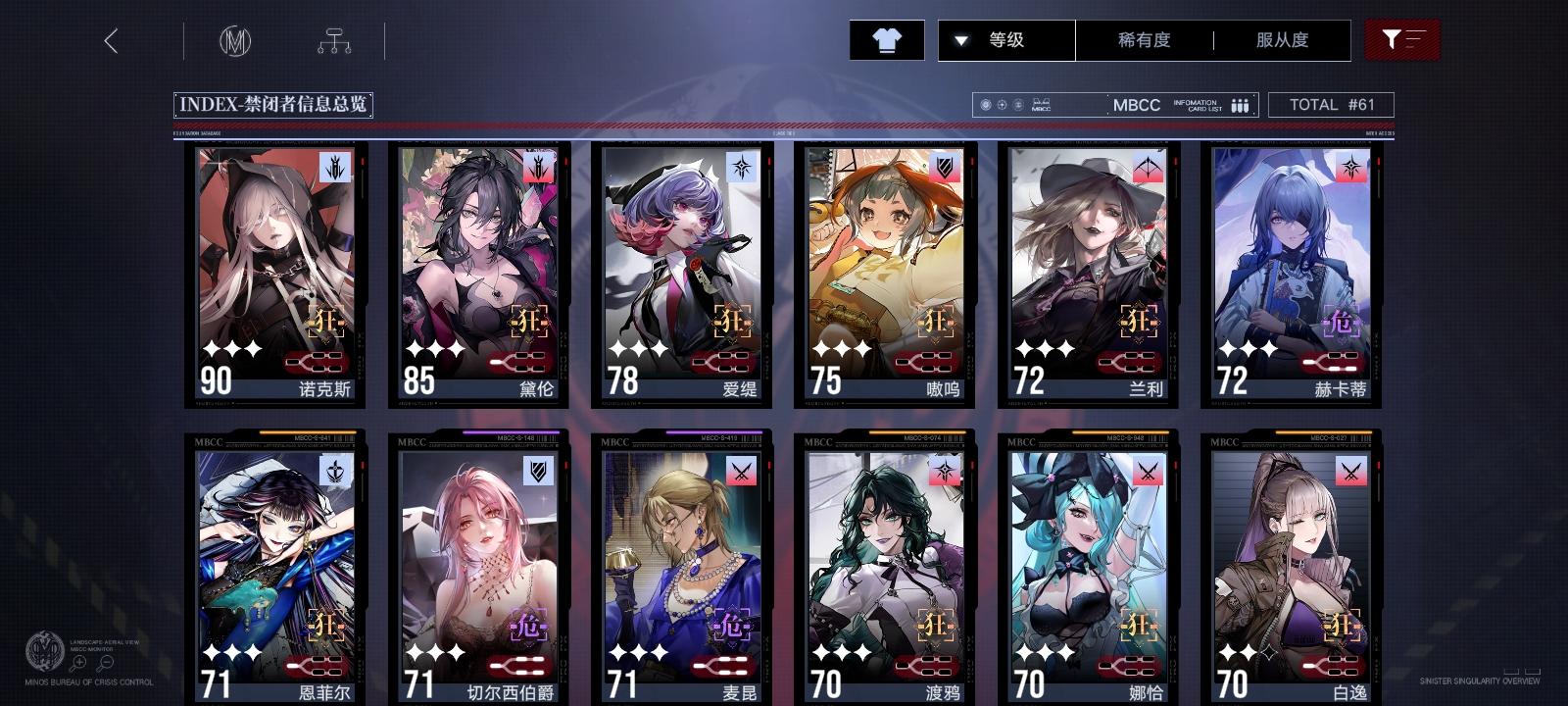Click the bow class icon on 兰利's card

[x=1148, y=165]
